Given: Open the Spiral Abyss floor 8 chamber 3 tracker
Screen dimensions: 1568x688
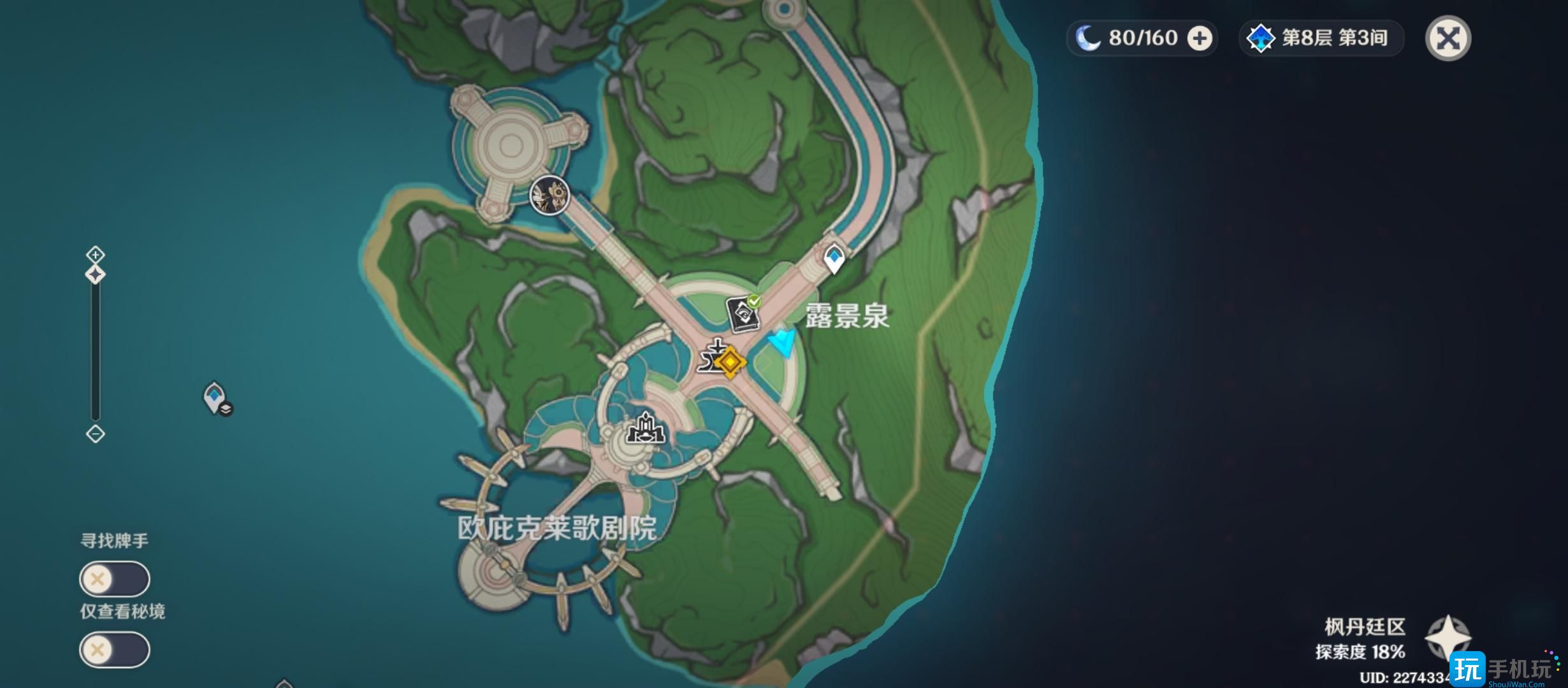Looking at the screenshot, I should [1321, 38].
